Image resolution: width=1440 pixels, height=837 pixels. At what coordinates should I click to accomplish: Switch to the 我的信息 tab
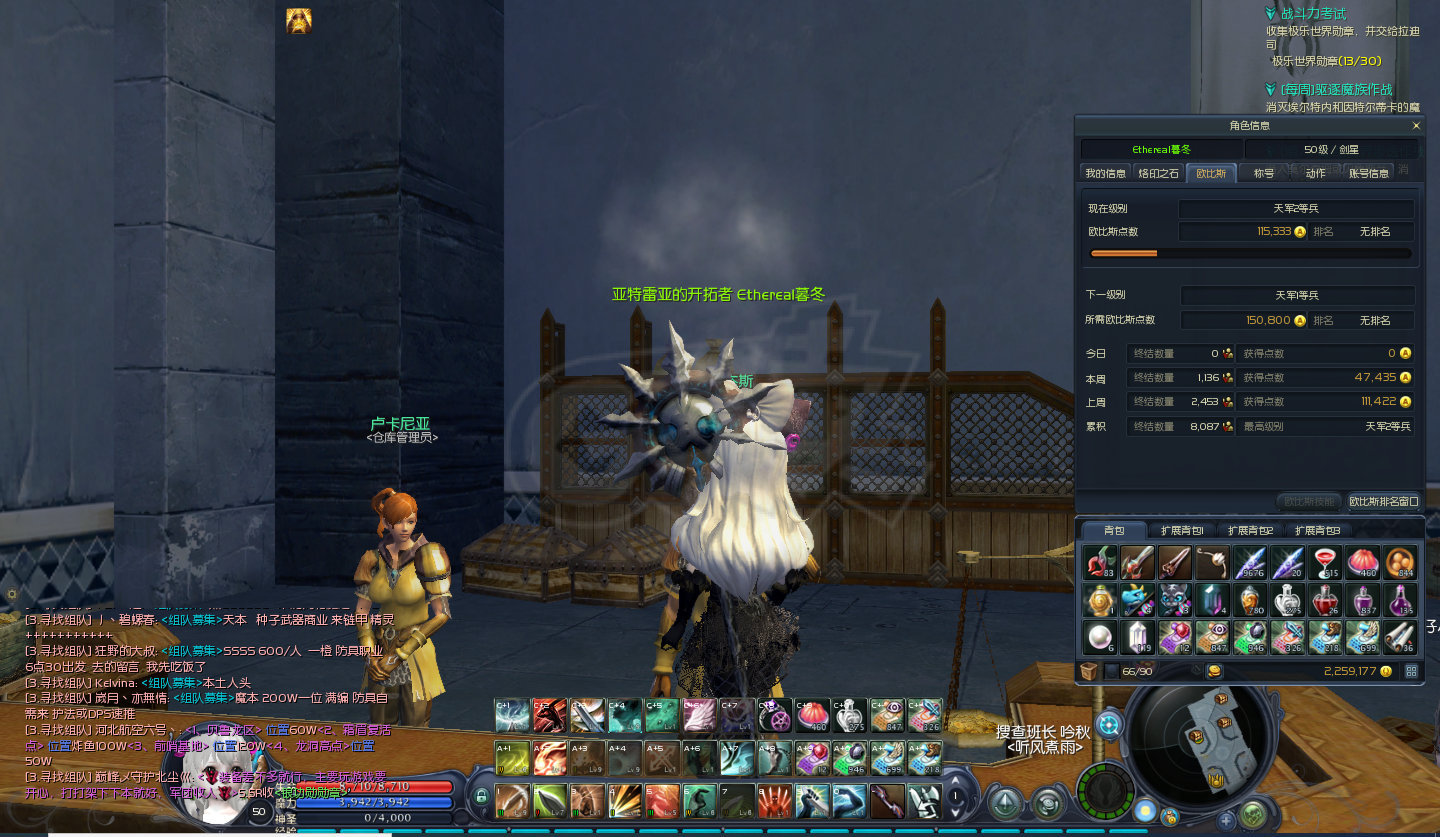pos(1105,173)
